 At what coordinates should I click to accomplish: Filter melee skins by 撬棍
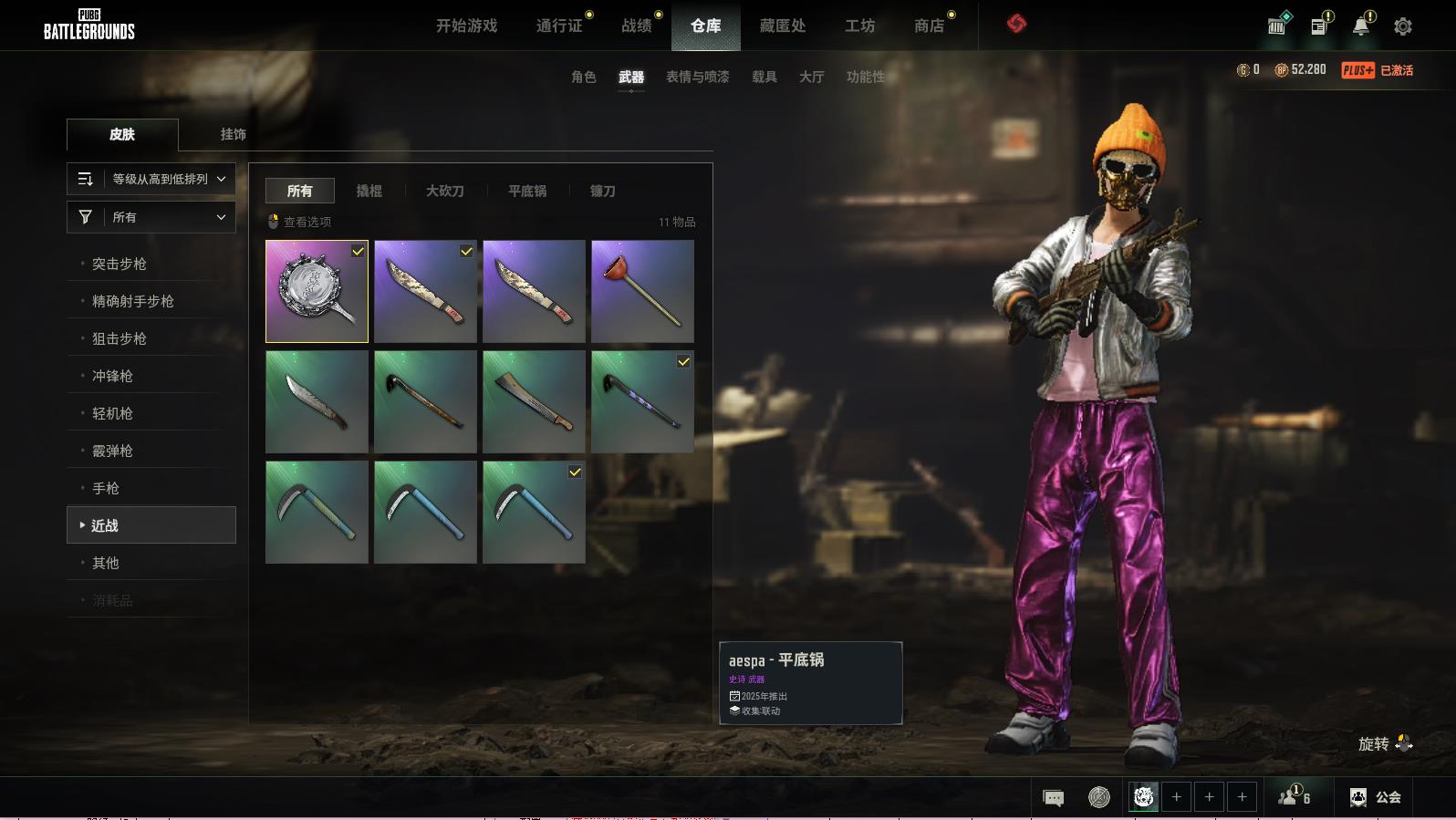point(369,191)
